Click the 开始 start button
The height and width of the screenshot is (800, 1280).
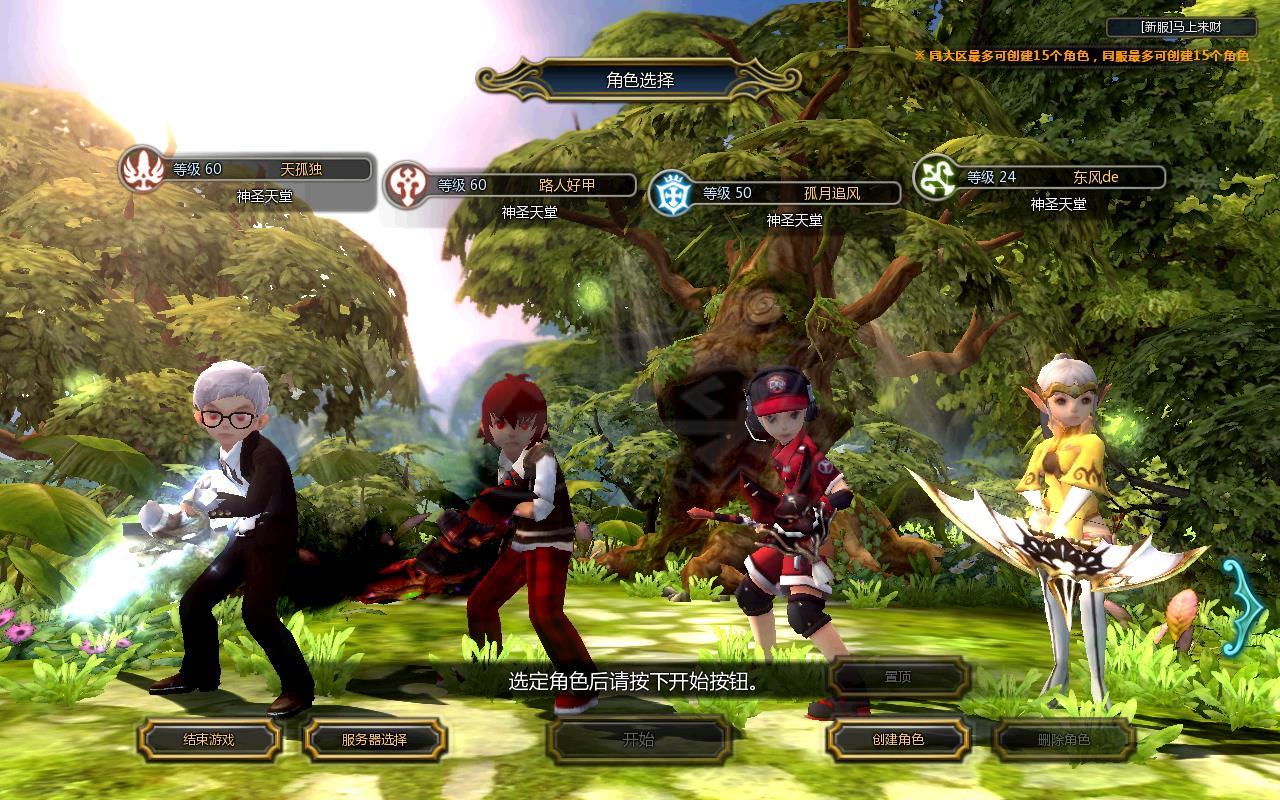coord(638,740)
